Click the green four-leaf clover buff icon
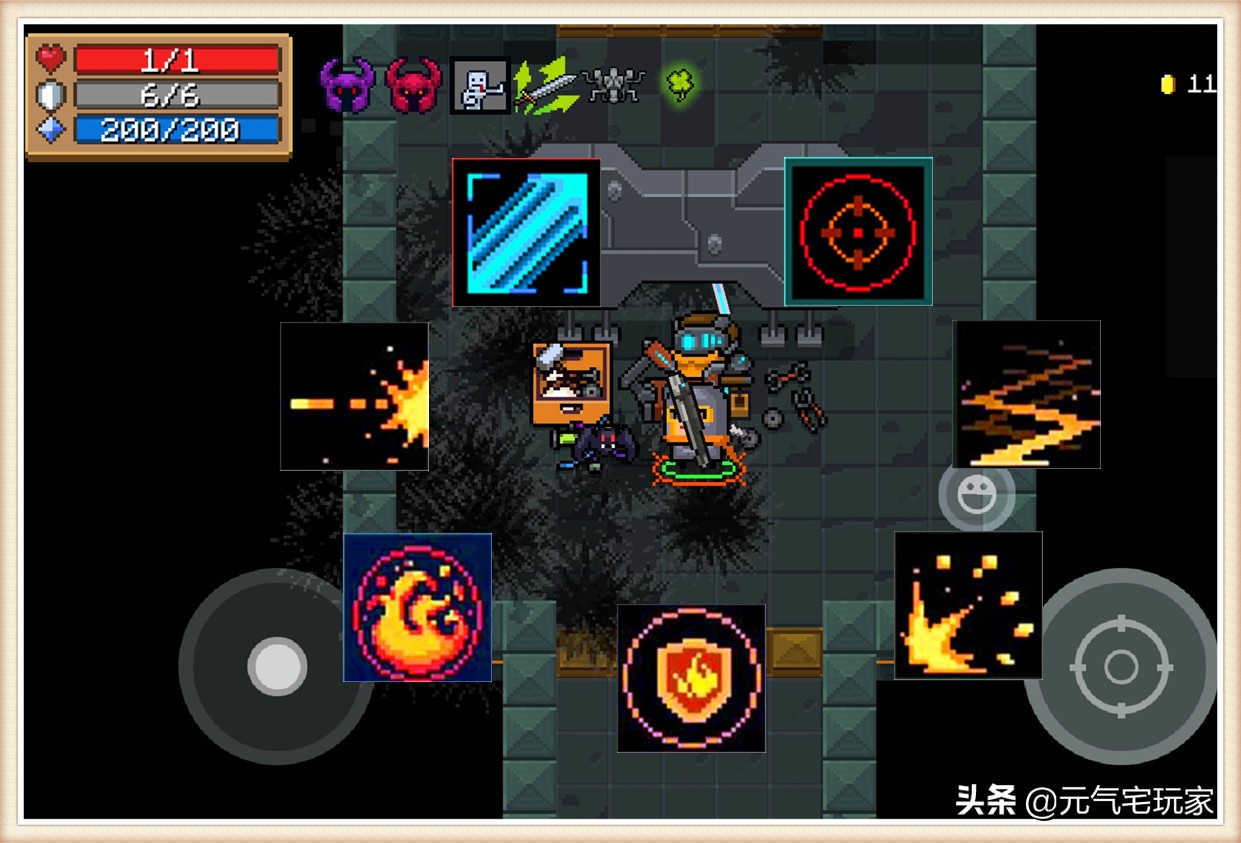The width and height of the screenshot is (1241, 843). pos(680,84)
